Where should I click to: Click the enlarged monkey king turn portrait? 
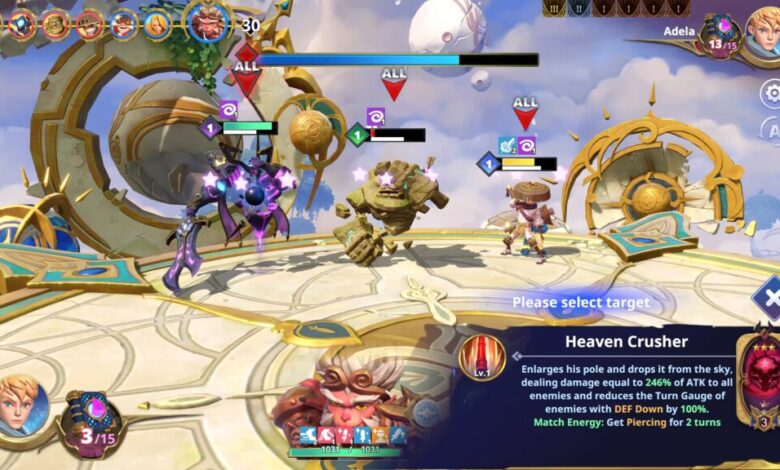click(x=208, y=21)
